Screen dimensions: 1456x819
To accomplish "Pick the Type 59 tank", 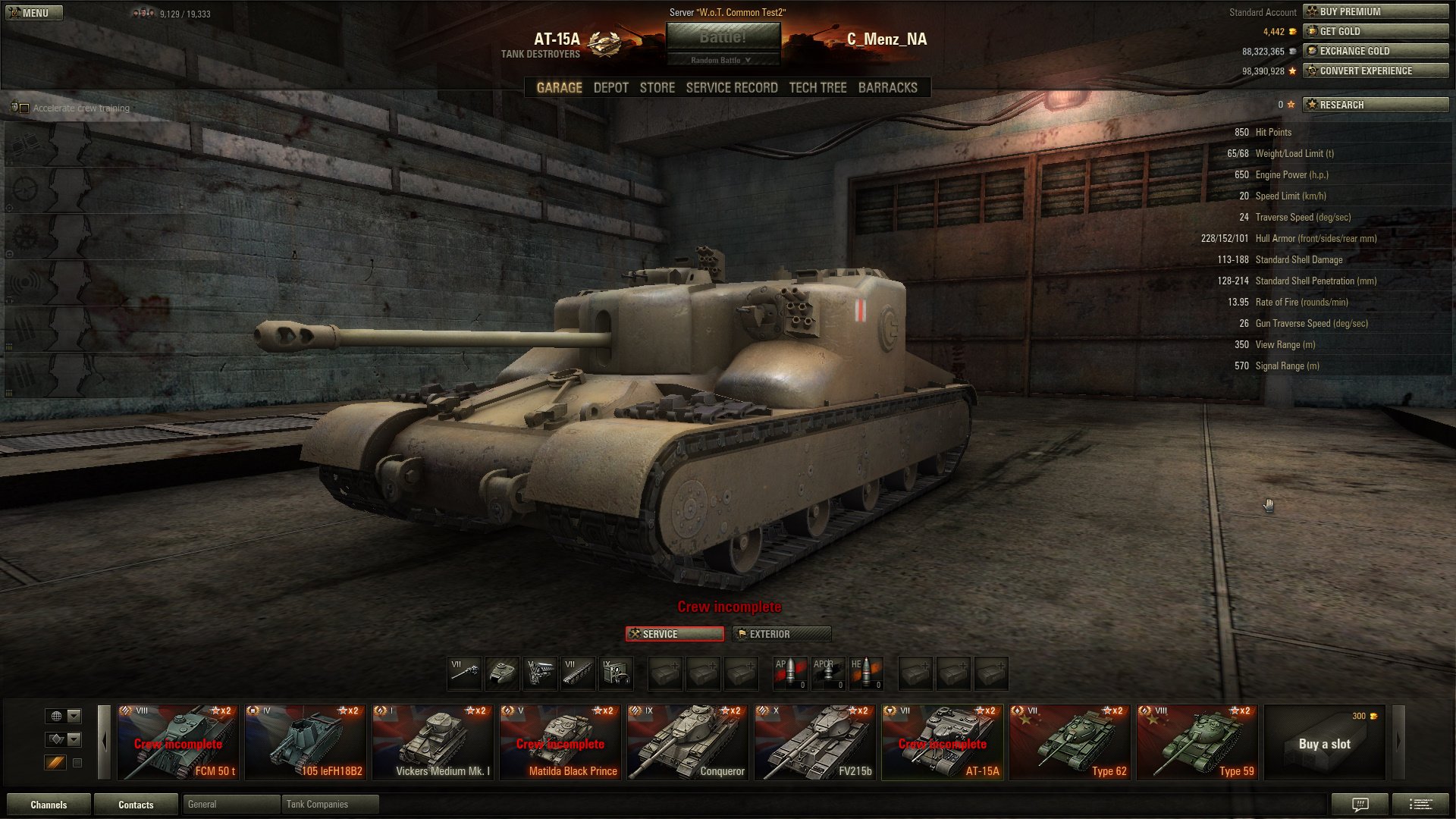I will click(x=1197, y=742).
